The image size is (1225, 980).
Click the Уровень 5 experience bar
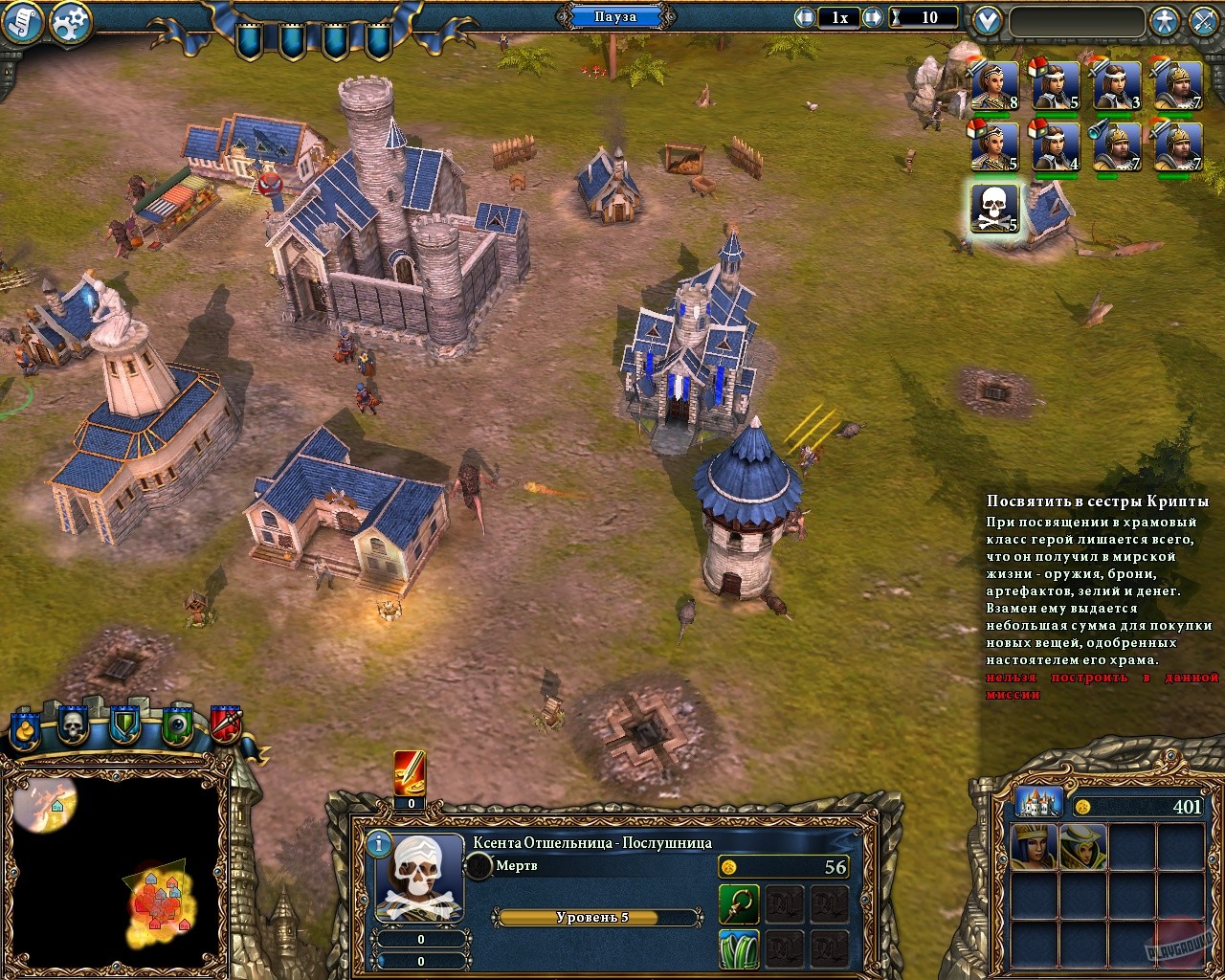click(x=599, y=916)
